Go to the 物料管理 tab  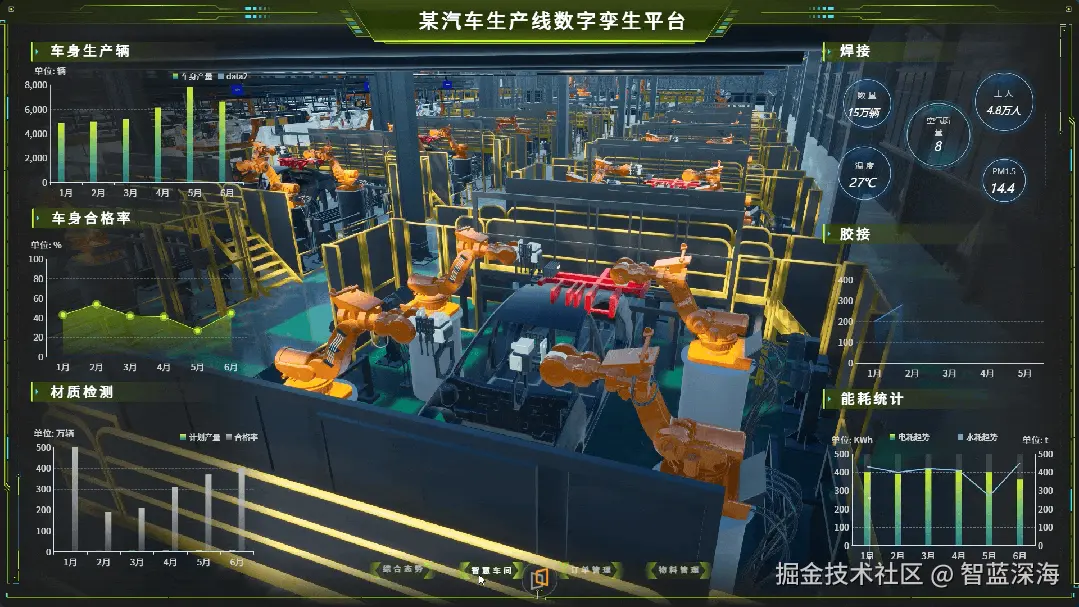coord(679,570)
